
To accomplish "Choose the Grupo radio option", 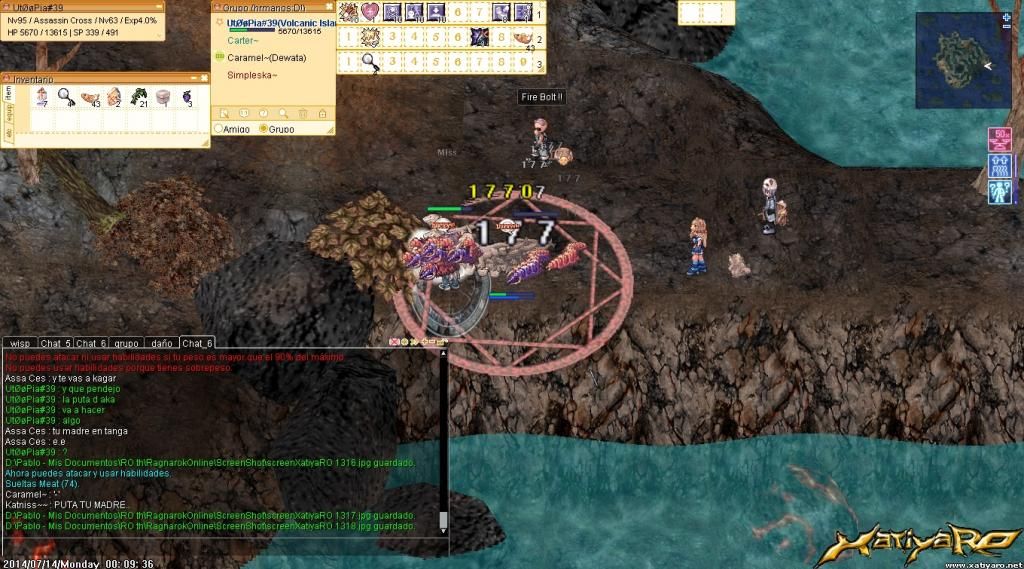I will tap(263, 129).
